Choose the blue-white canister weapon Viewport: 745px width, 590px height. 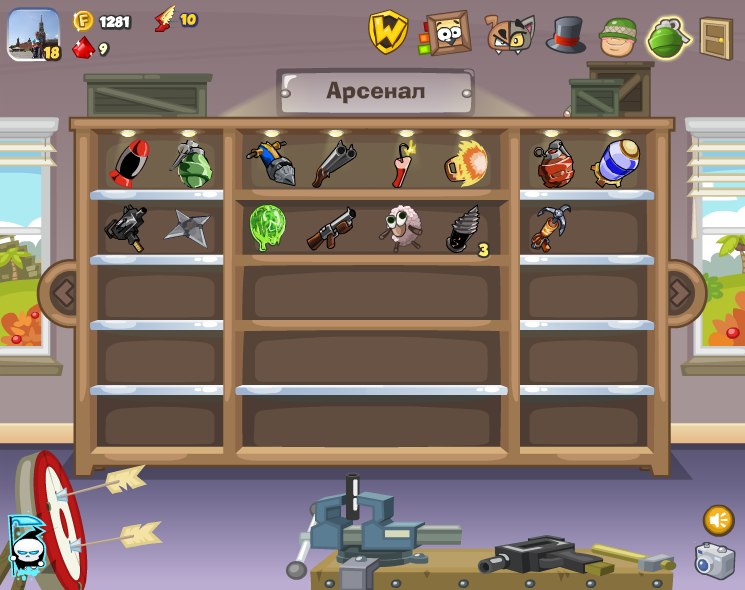coord(612,163)
